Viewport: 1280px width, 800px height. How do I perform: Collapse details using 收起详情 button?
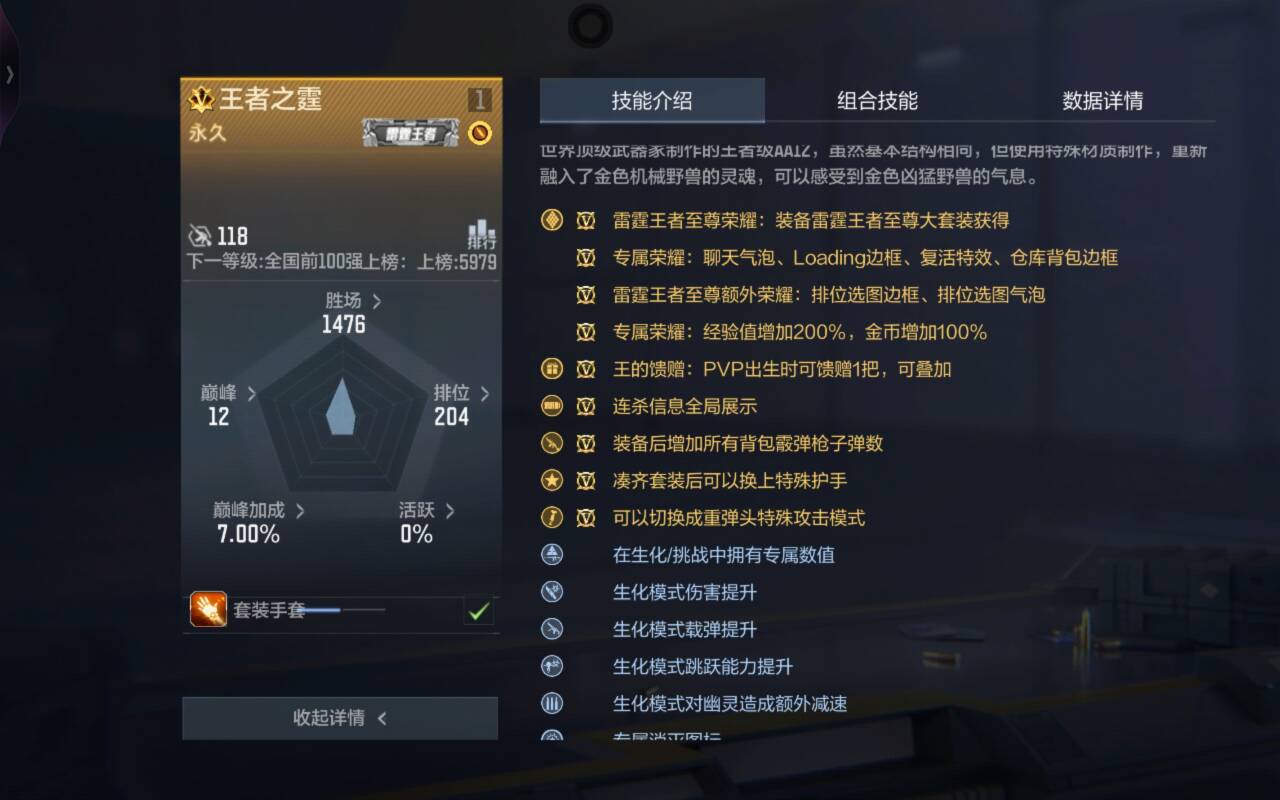pos(340,717)
